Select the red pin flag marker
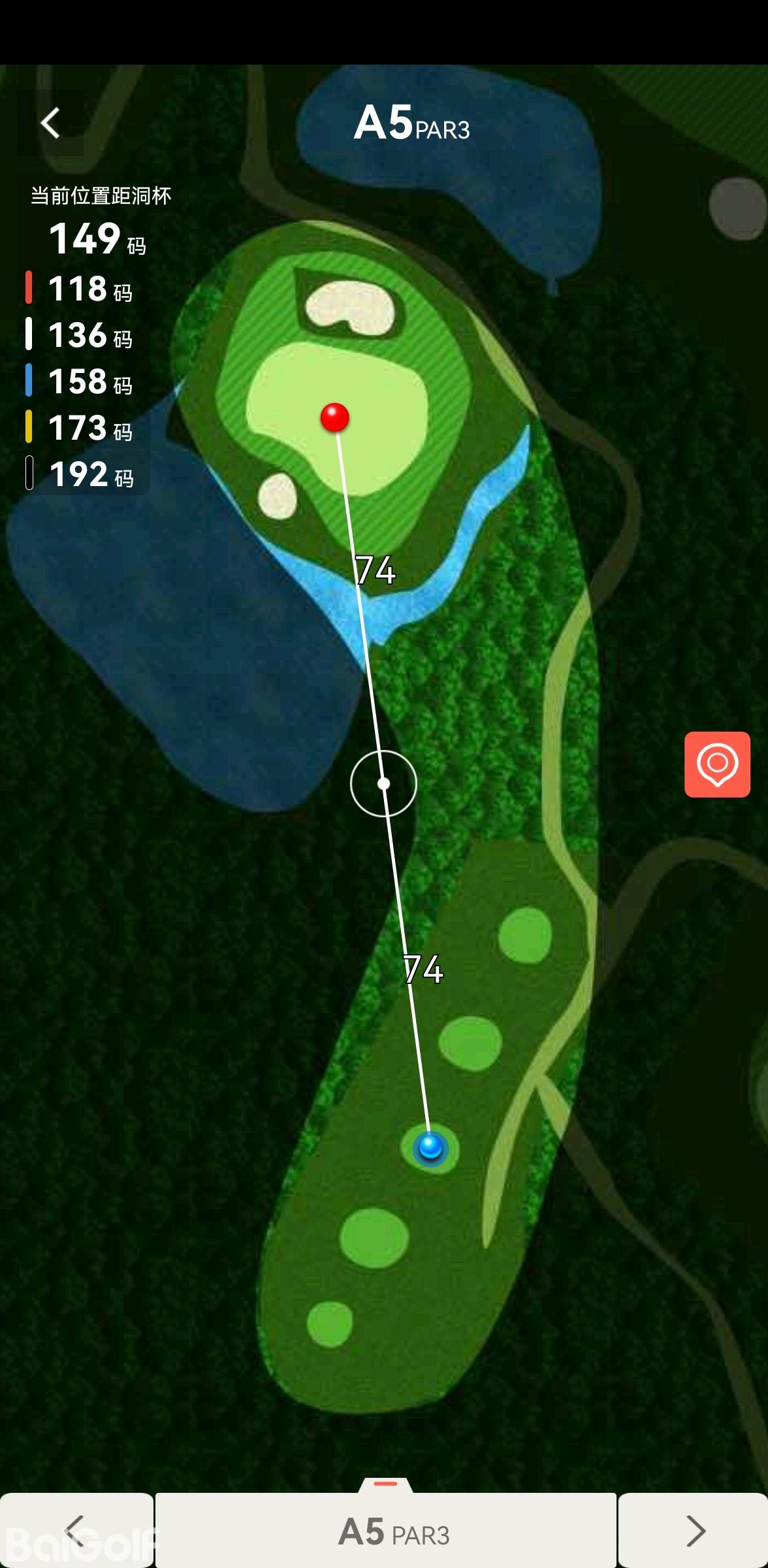768x1568 pixels. point(335,417)
